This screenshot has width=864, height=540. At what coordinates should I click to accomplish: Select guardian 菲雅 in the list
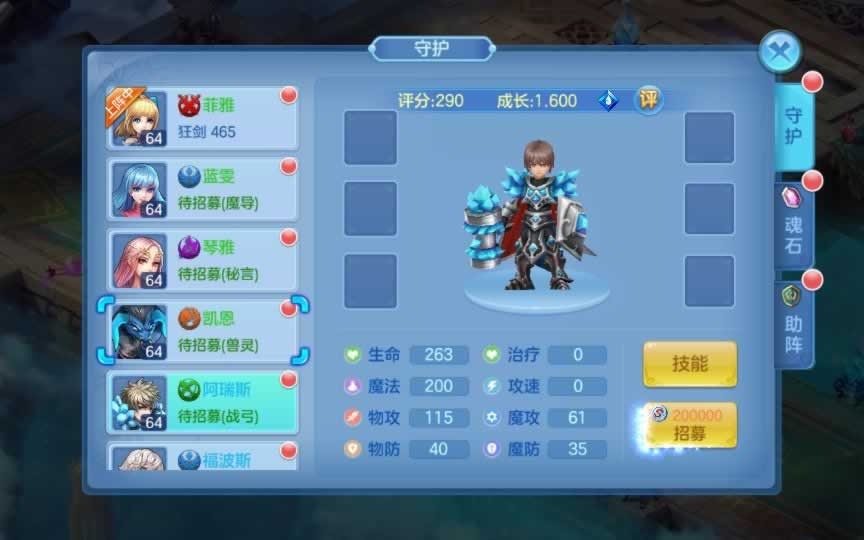click(x=203, y=118)
